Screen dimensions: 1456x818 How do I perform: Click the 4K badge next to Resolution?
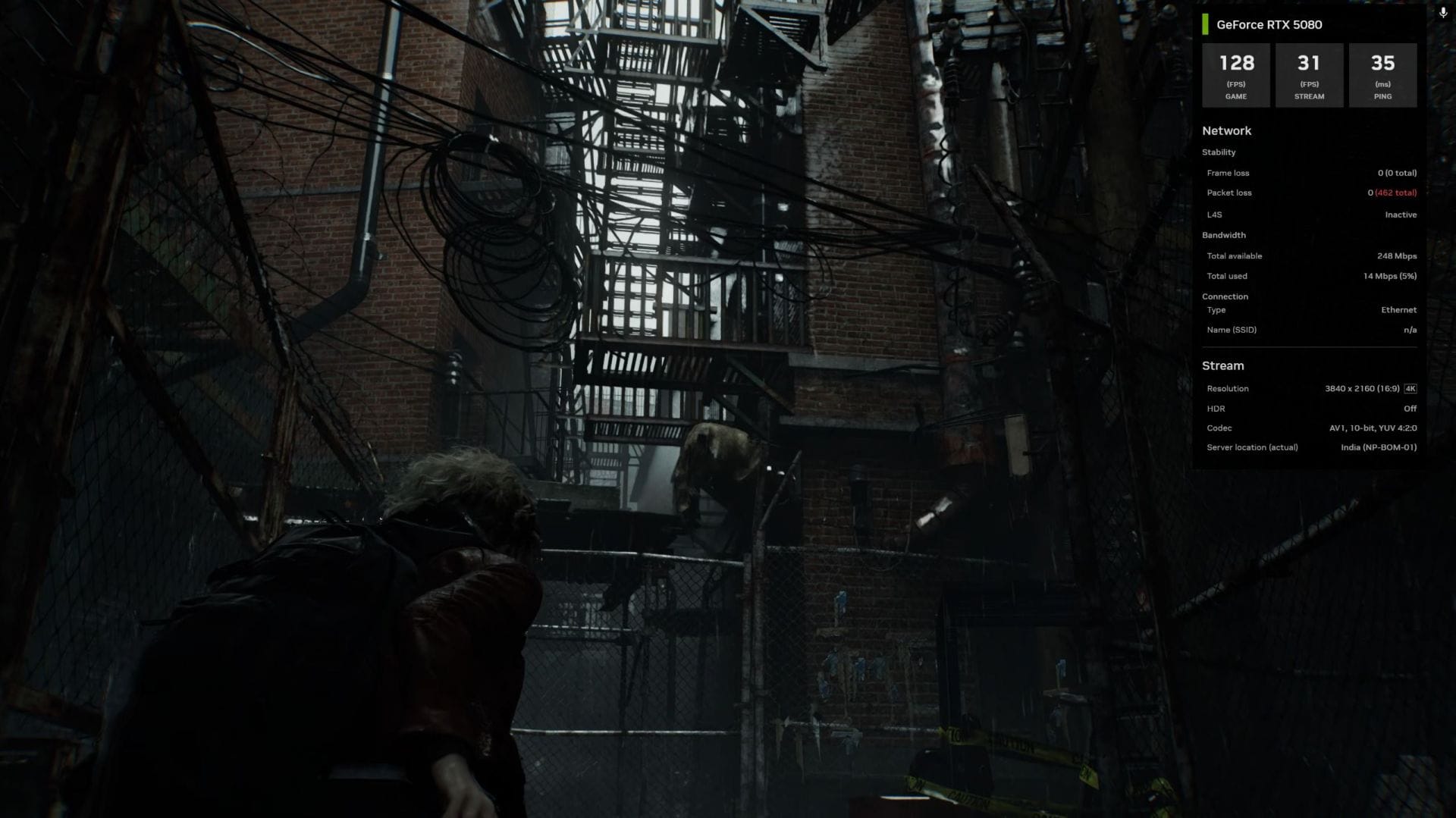coord(1410,388)
